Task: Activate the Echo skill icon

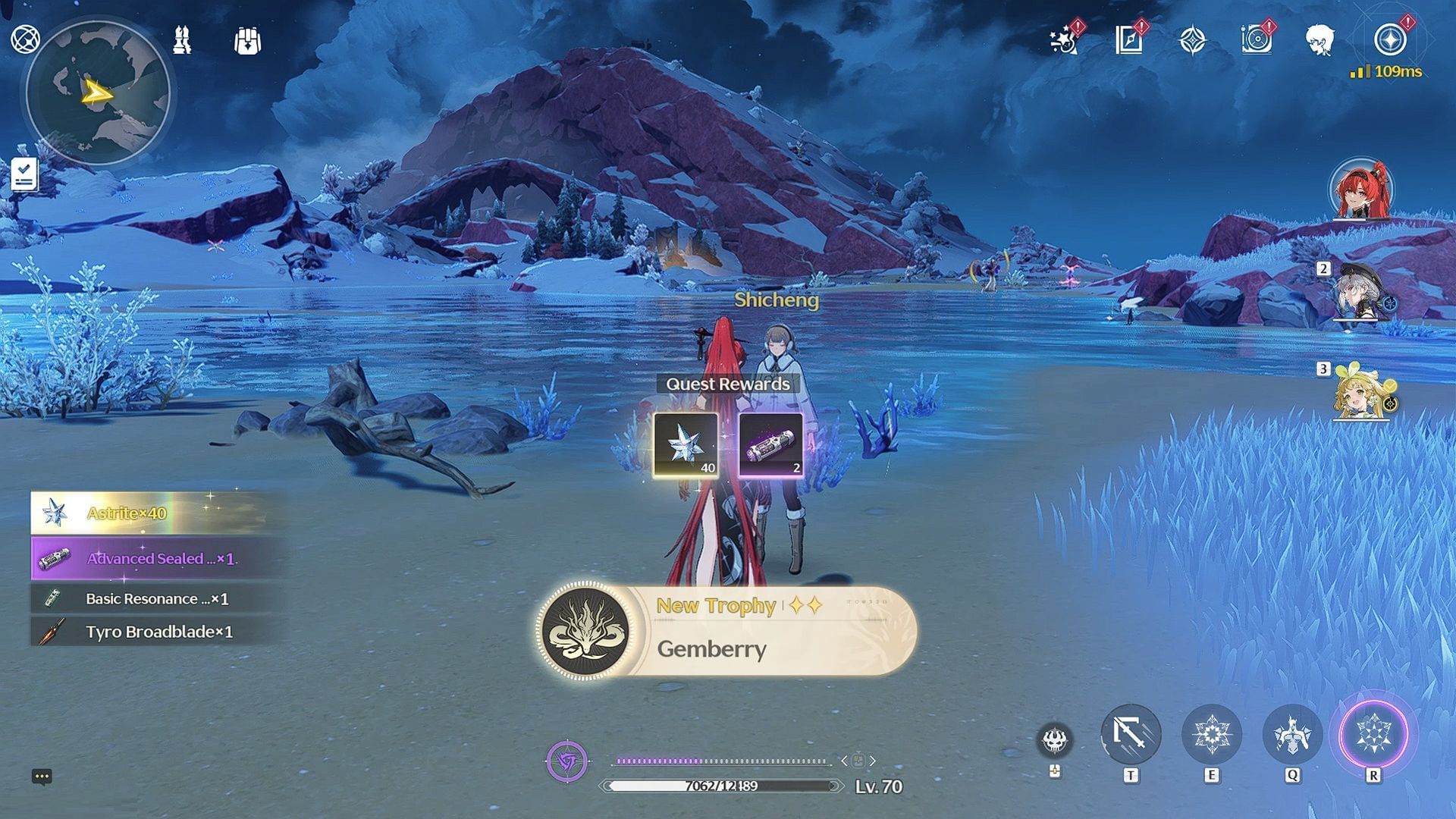Action: (x=1292, y=735)
